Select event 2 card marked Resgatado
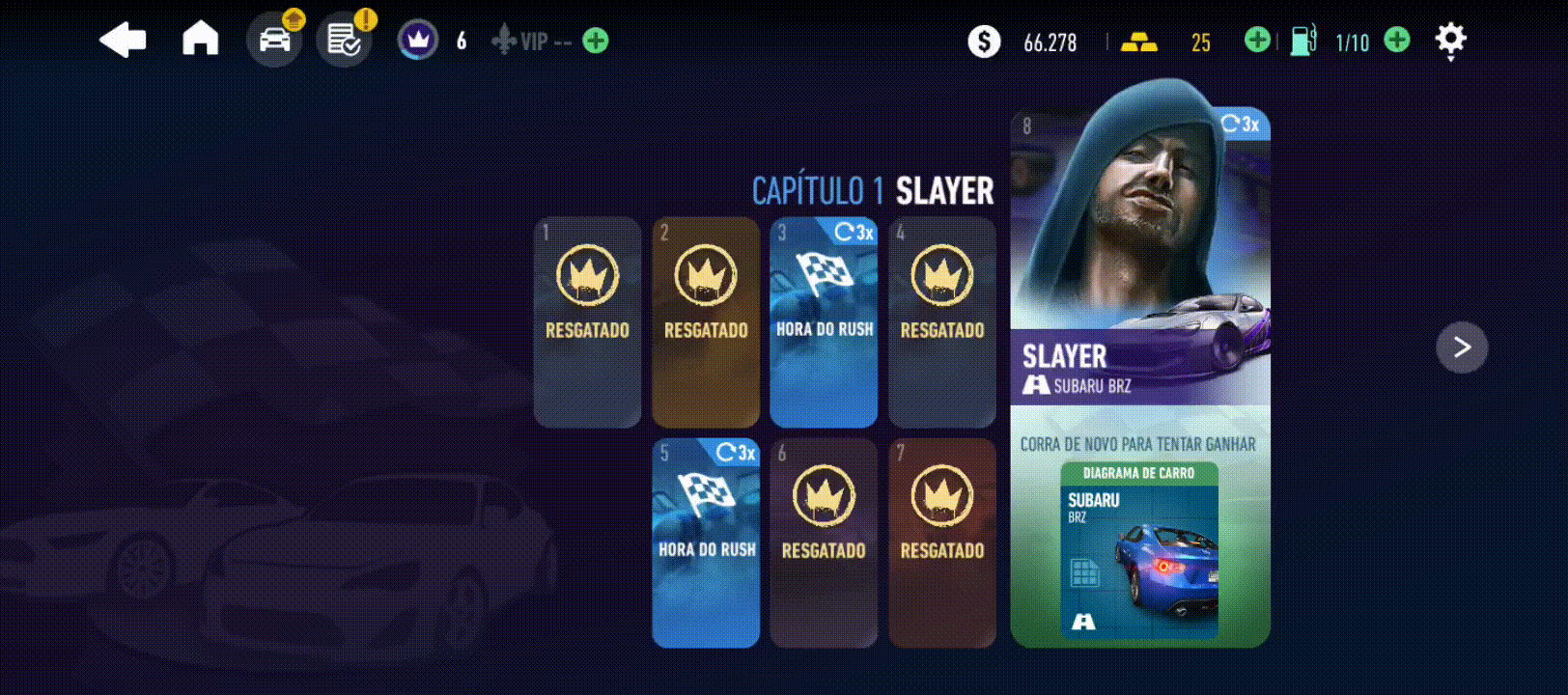Screen dimensions: 1568x695 click(x=706, y=321)
